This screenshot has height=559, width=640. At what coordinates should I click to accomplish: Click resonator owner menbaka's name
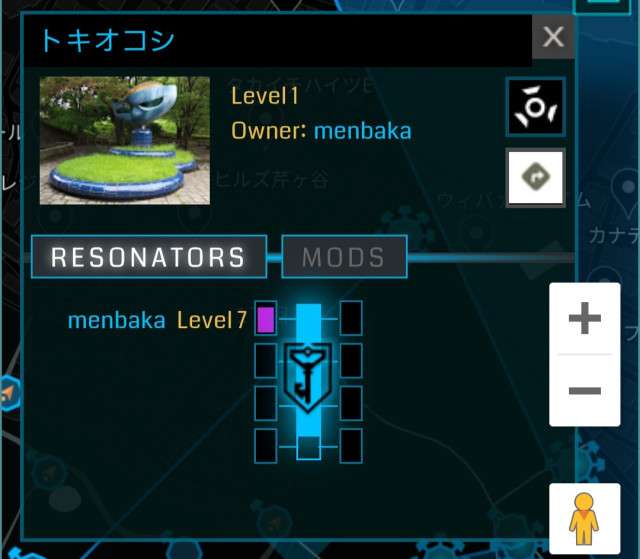(x=116, y=321)
